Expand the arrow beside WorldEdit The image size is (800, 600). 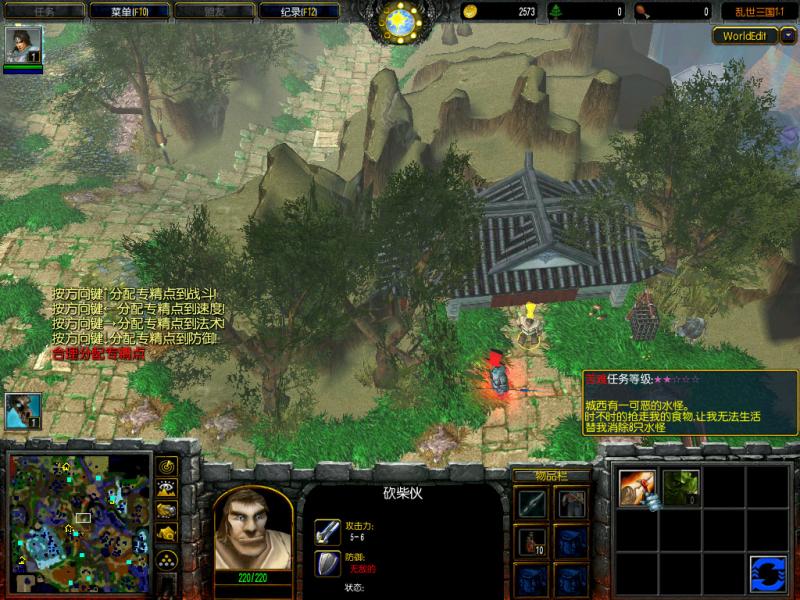(788, 35)
